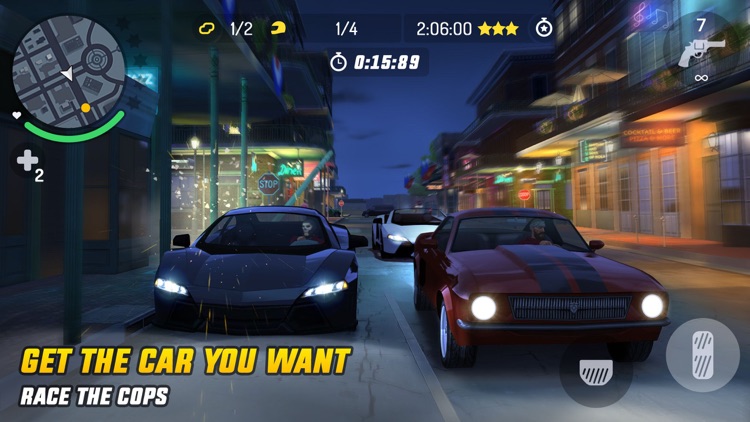
Task: Tap the revolver weapon icon
Action: (x=701, y=54)
